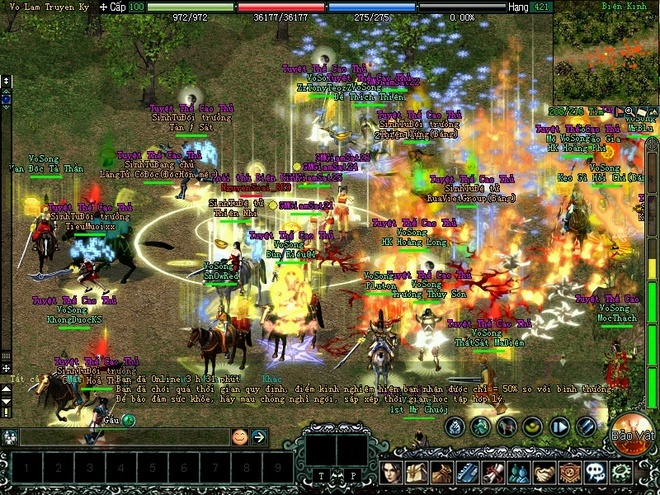Click the green orb above the chat bar
The width and height of the screenshot is (660, 495).
128,420
